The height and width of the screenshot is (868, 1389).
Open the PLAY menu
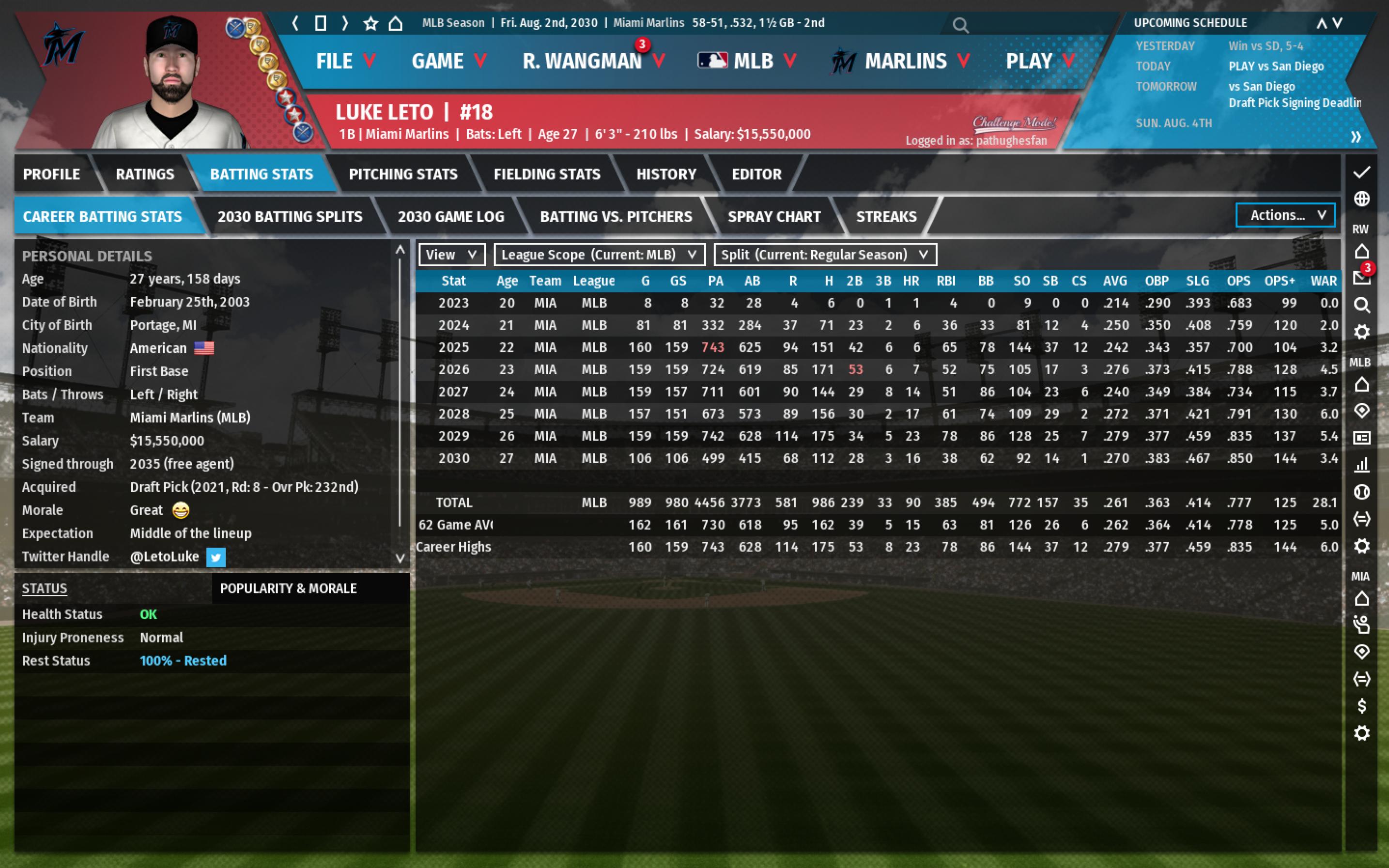(1039, 61)
